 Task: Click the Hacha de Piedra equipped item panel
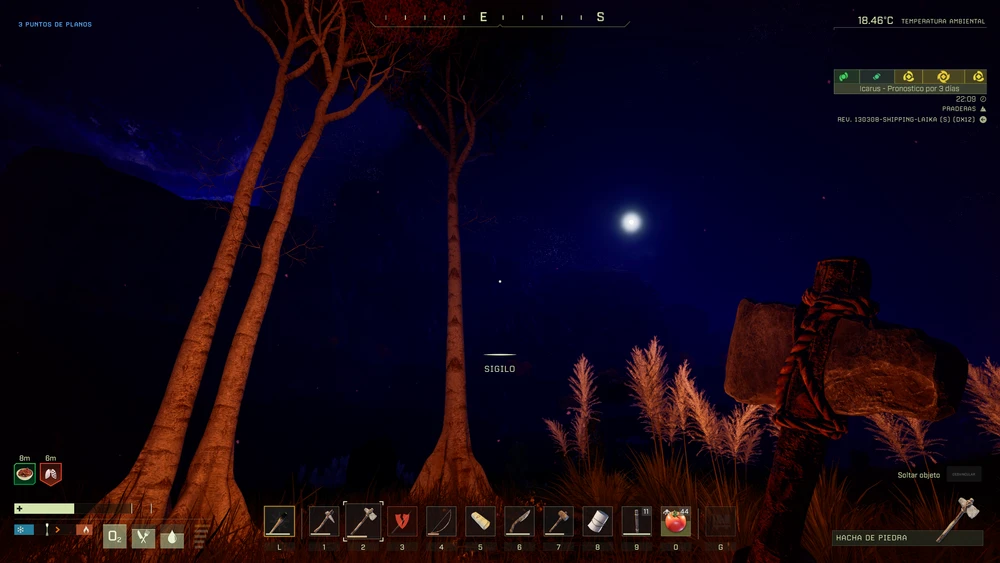tap(908, 537)
